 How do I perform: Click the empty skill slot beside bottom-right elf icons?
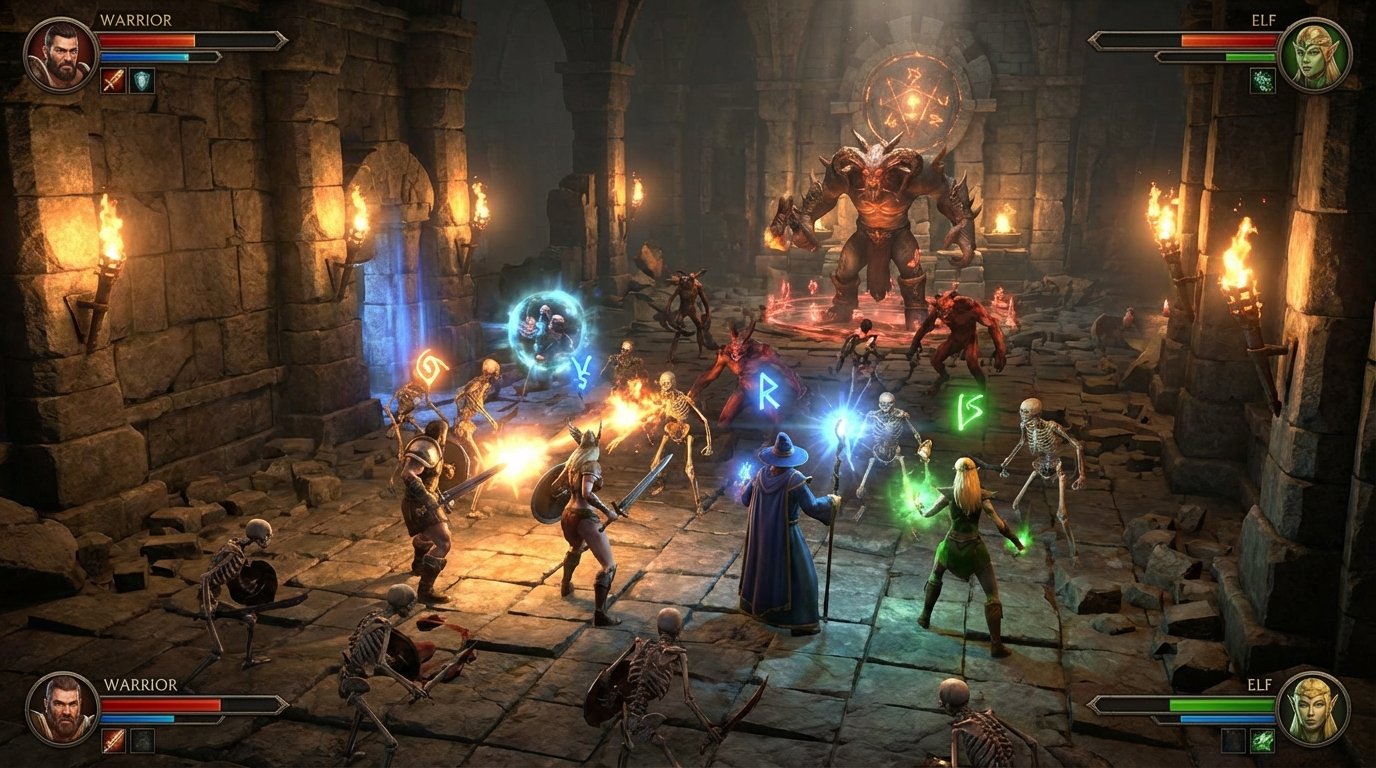tap(1233, 742)
